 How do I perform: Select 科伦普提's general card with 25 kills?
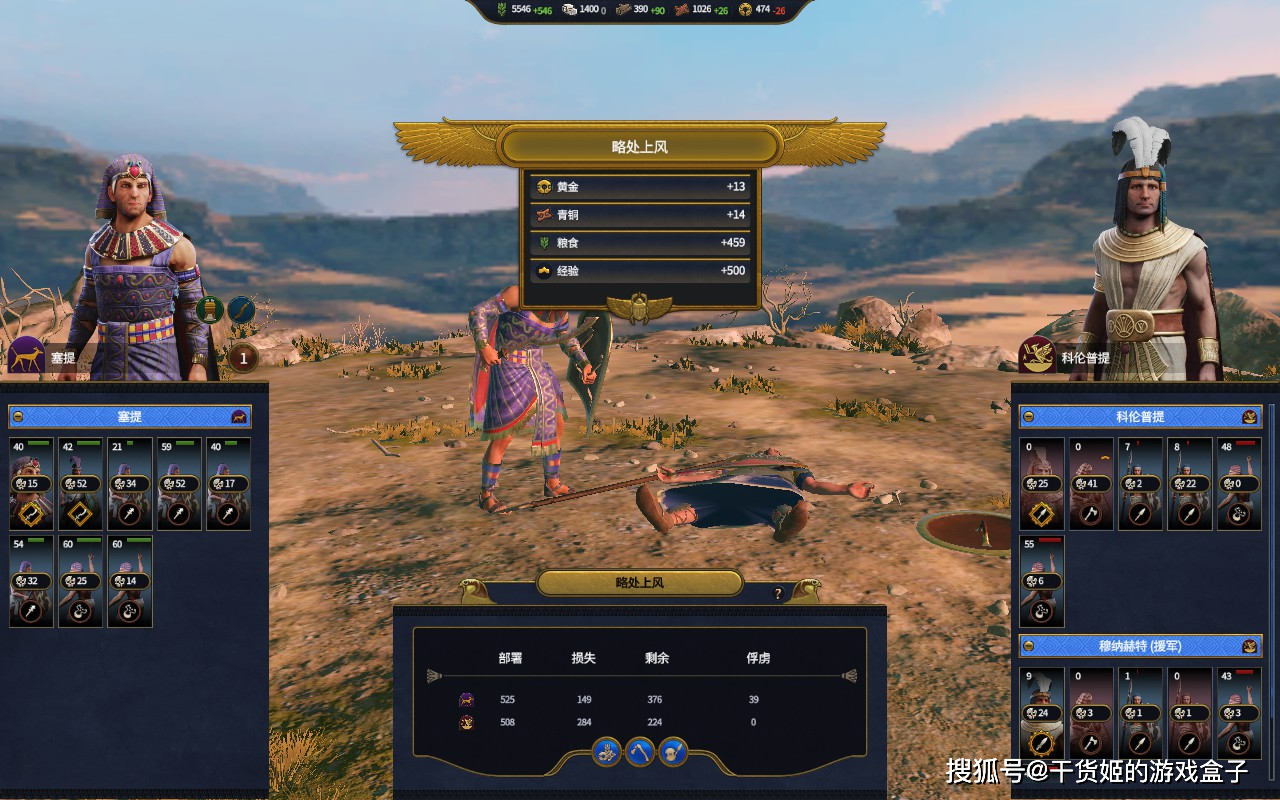[x=1042, y=484]
